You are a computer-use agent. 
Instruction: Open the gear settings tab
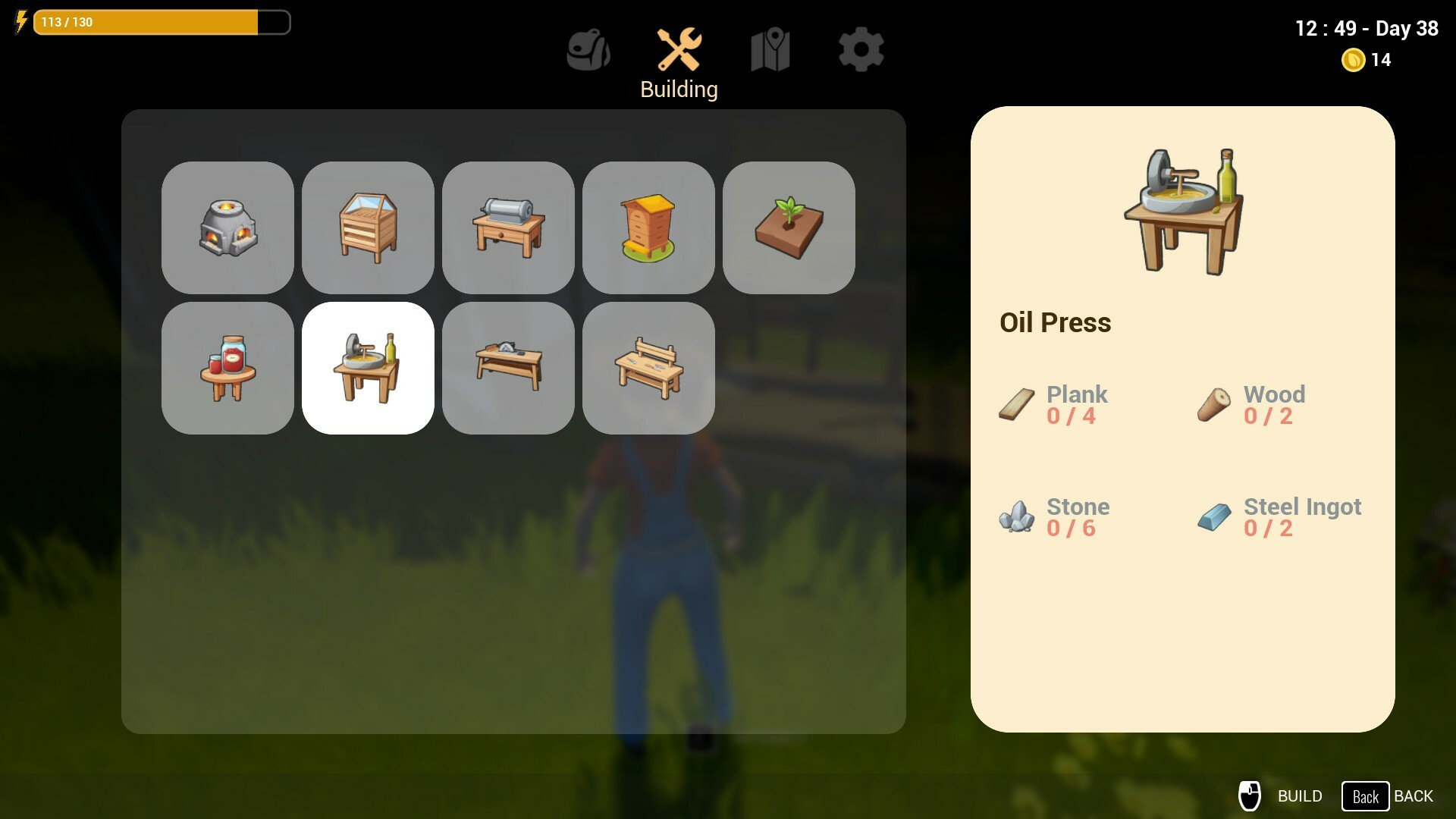(x=861, y=50)
